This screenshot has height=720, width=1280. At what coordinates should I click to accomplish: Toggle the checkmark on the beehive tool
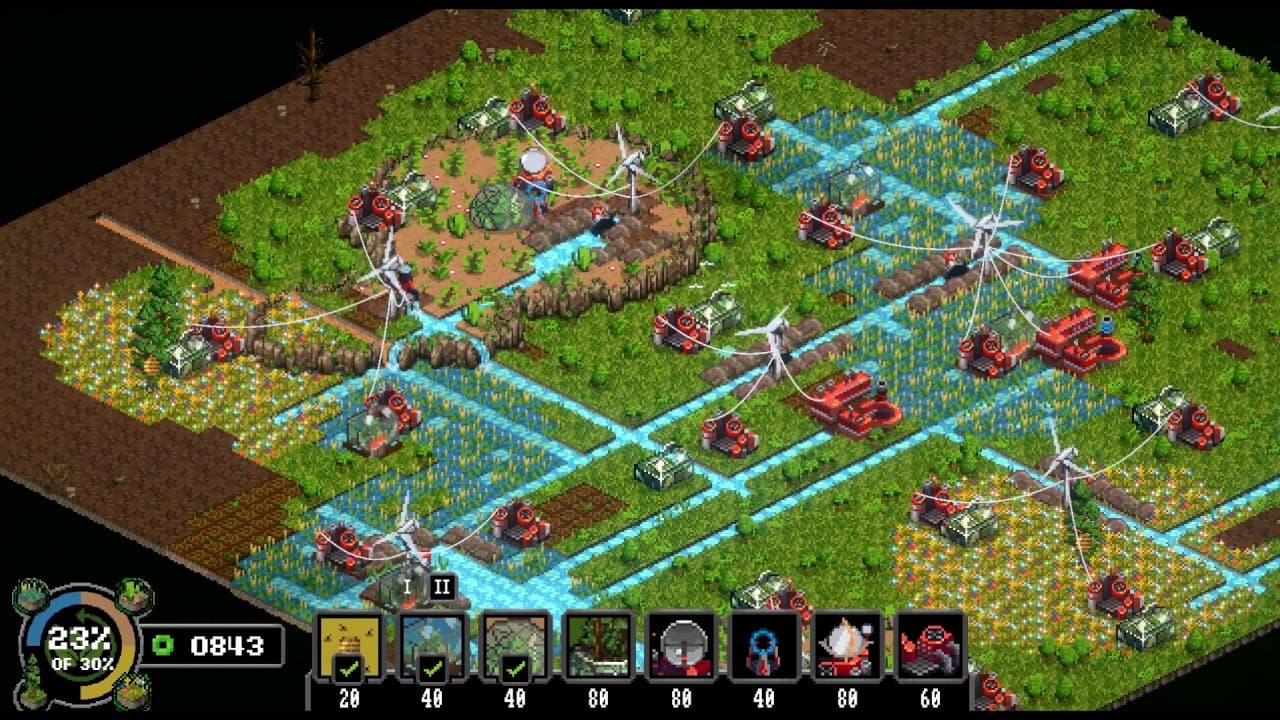347,668
